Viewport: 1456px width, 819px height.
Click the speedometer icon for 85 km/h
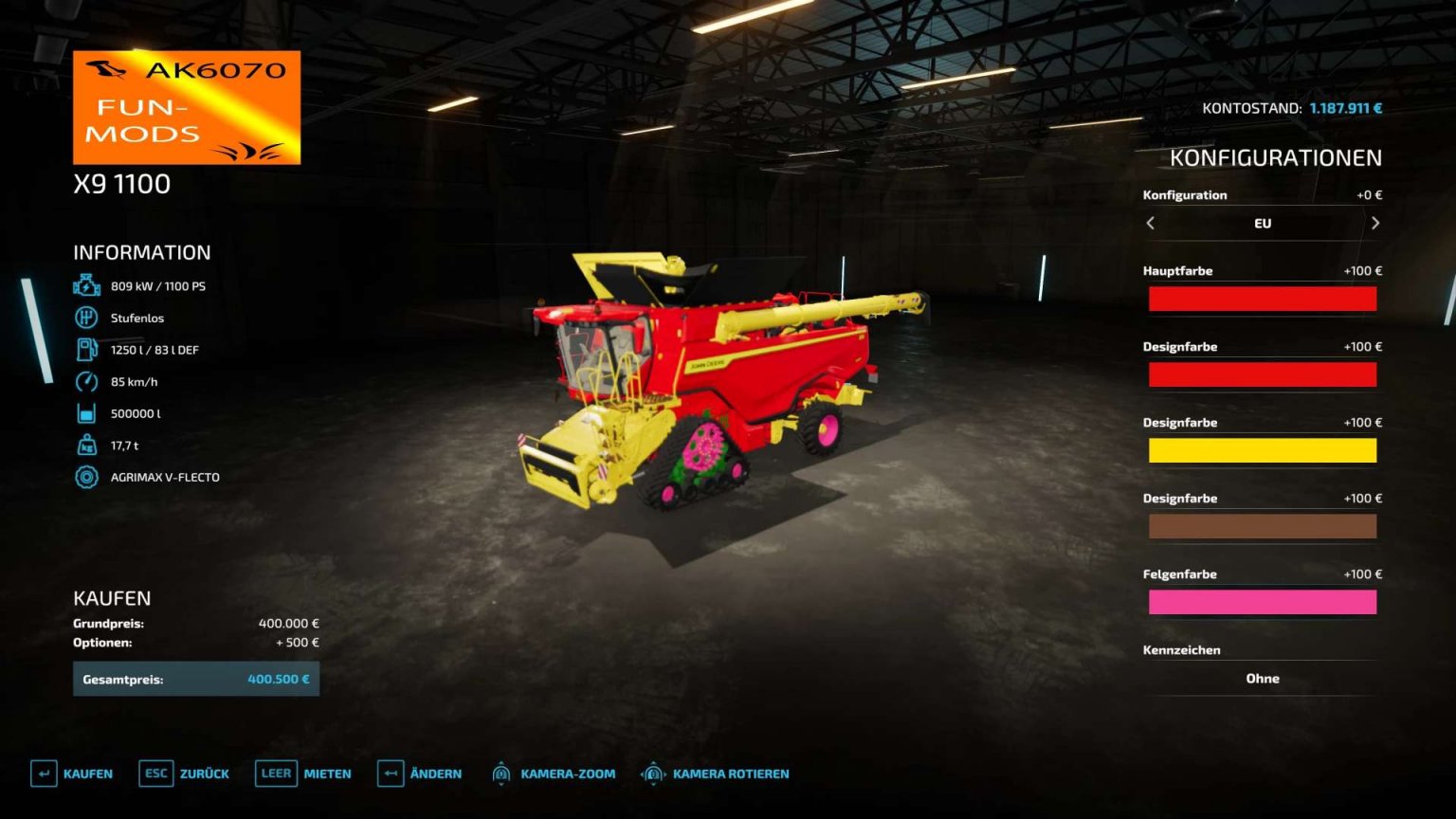click(86, 381)
